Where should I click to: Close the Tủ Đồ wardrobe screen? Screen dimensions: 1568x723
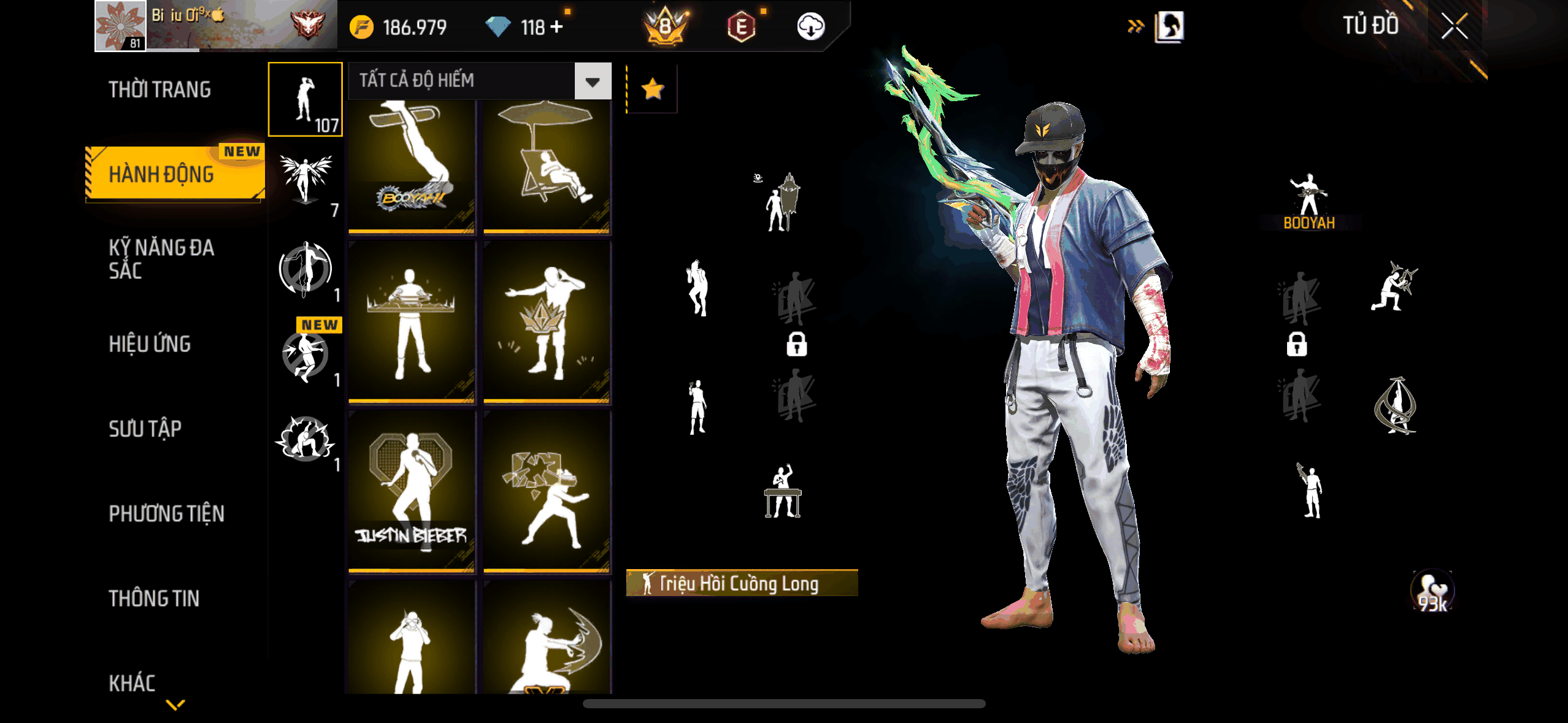pyautogui.click(x=1454, y=26)
